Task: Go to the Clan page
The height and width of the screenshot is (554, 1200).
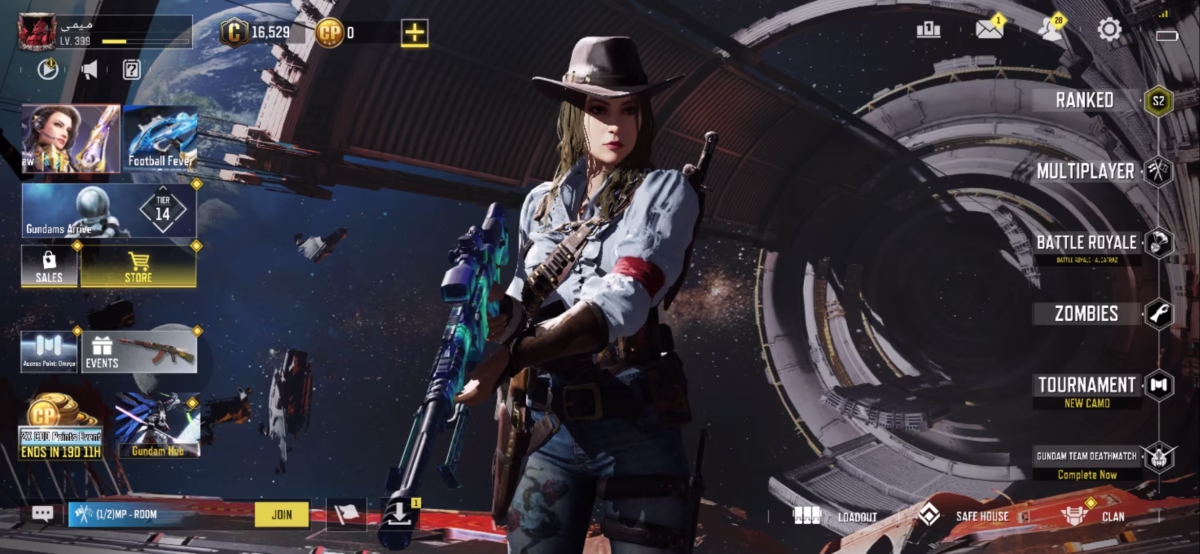Action: [x=1093, y=516]
